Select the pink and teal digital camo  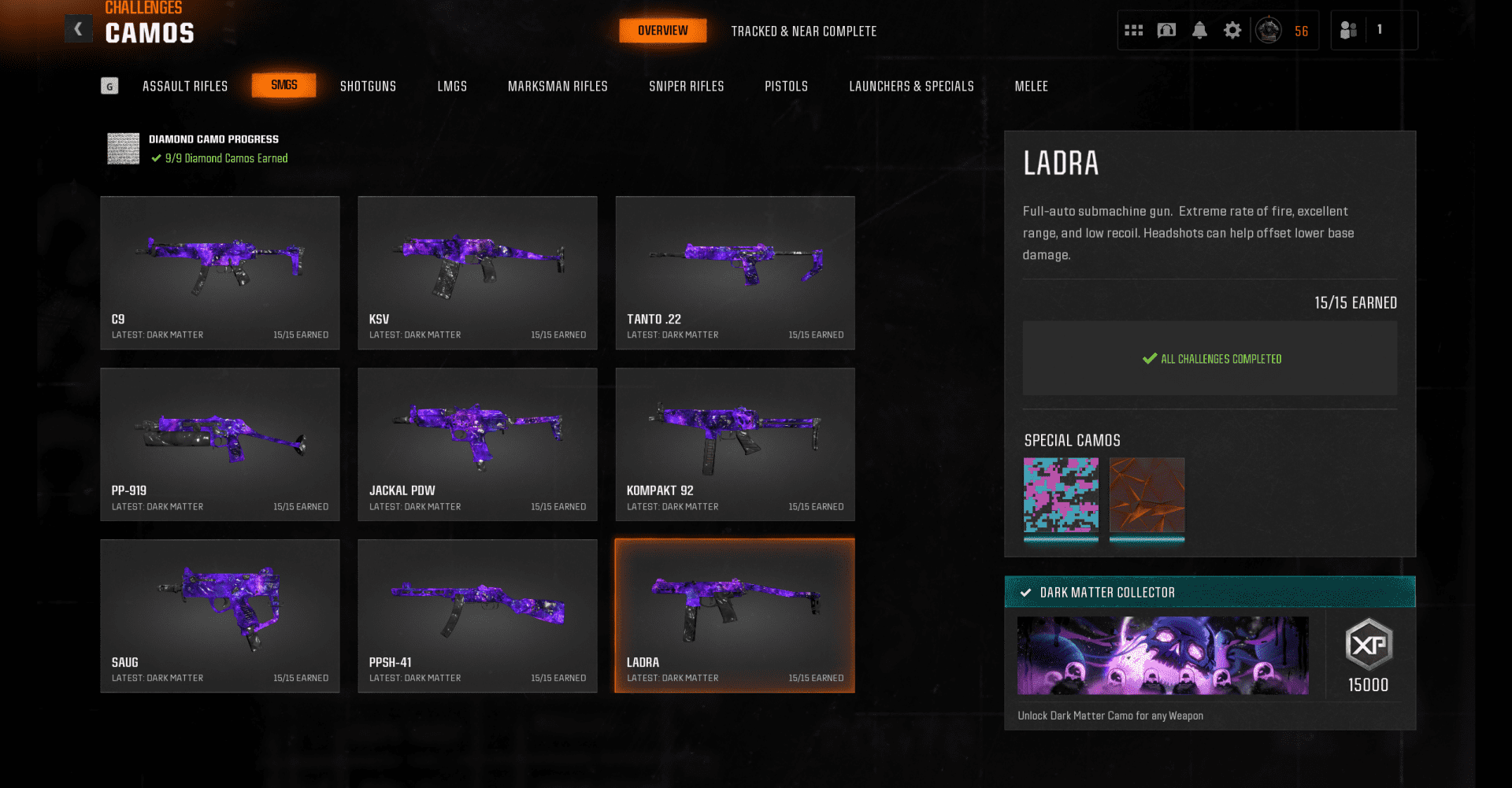1061,495
